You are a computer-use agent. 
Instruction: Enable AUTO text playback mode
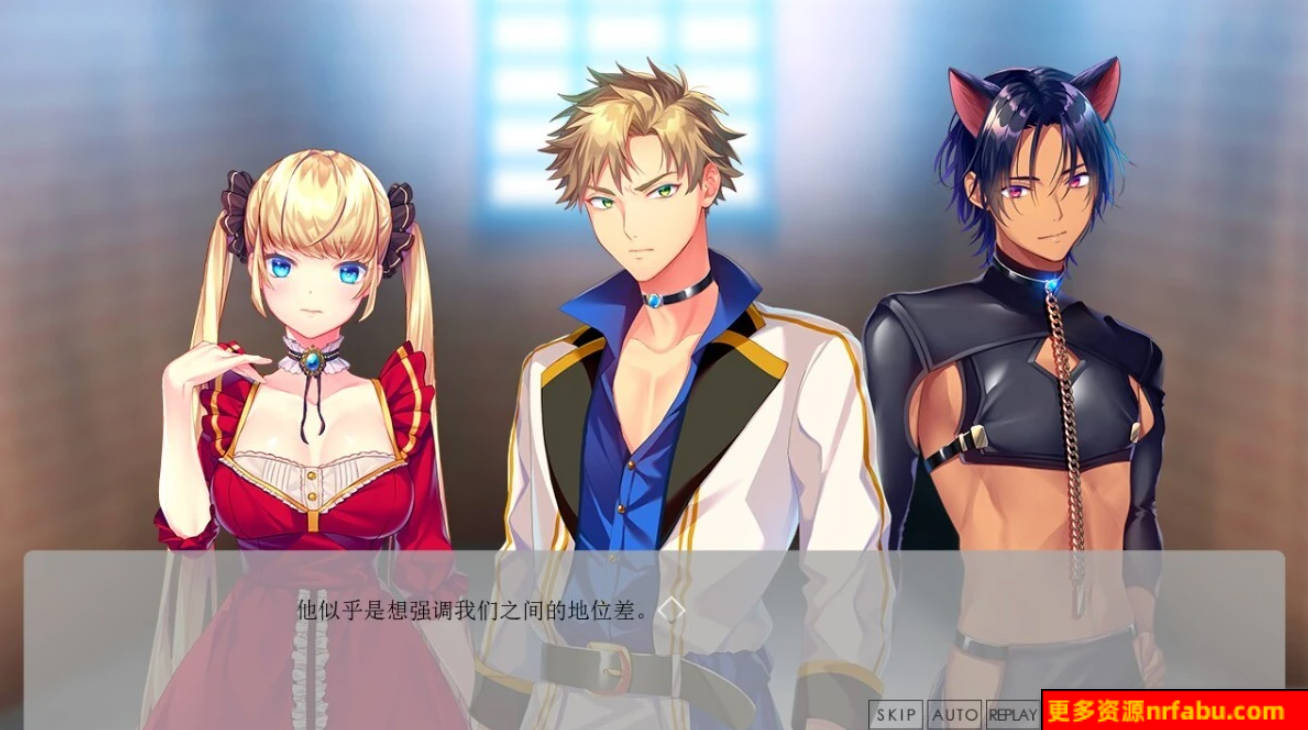click(x=953, y=714)
